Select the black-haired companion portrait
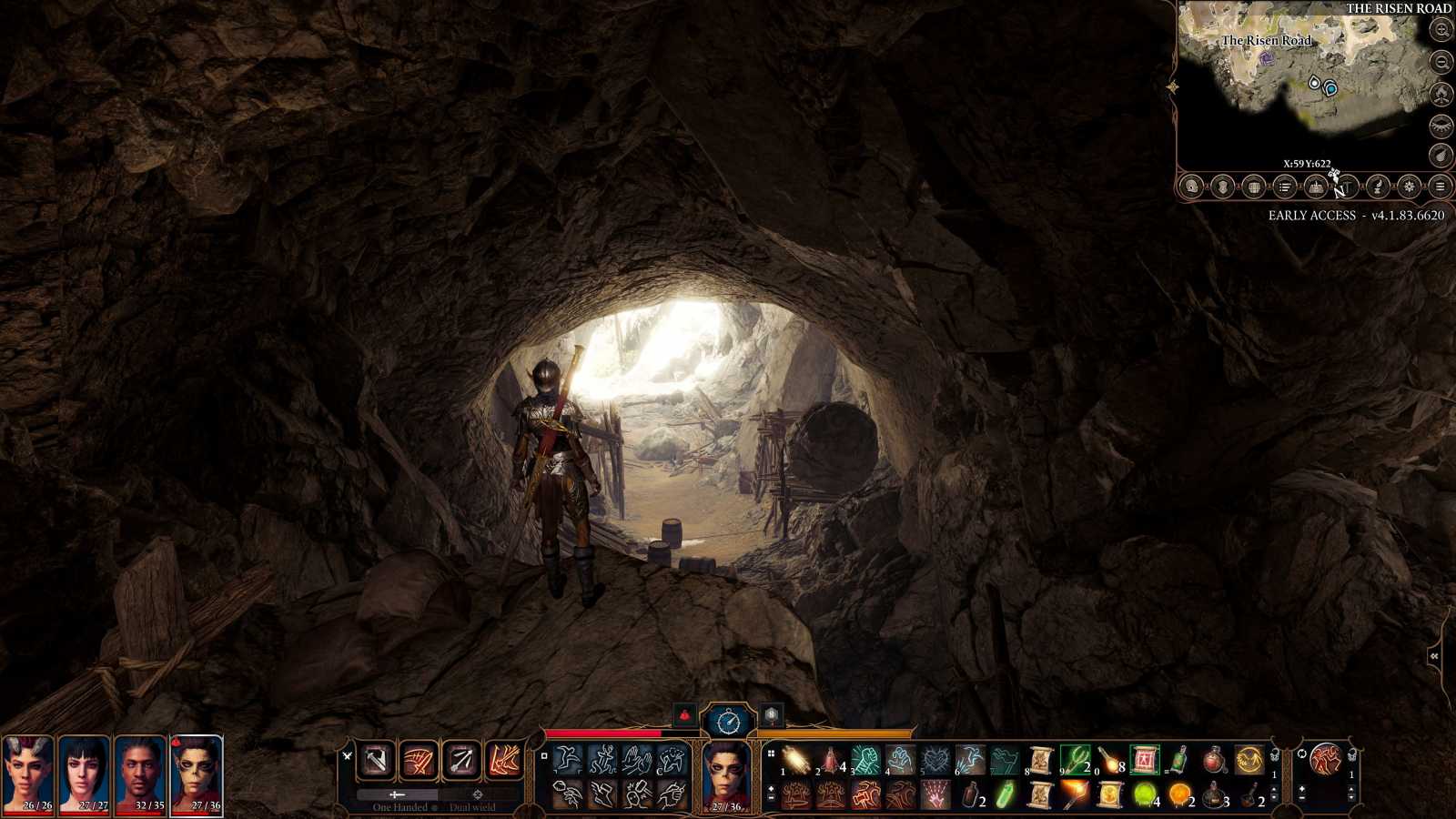The width and height of the screenshot is (1456, 819). [84, 775]
